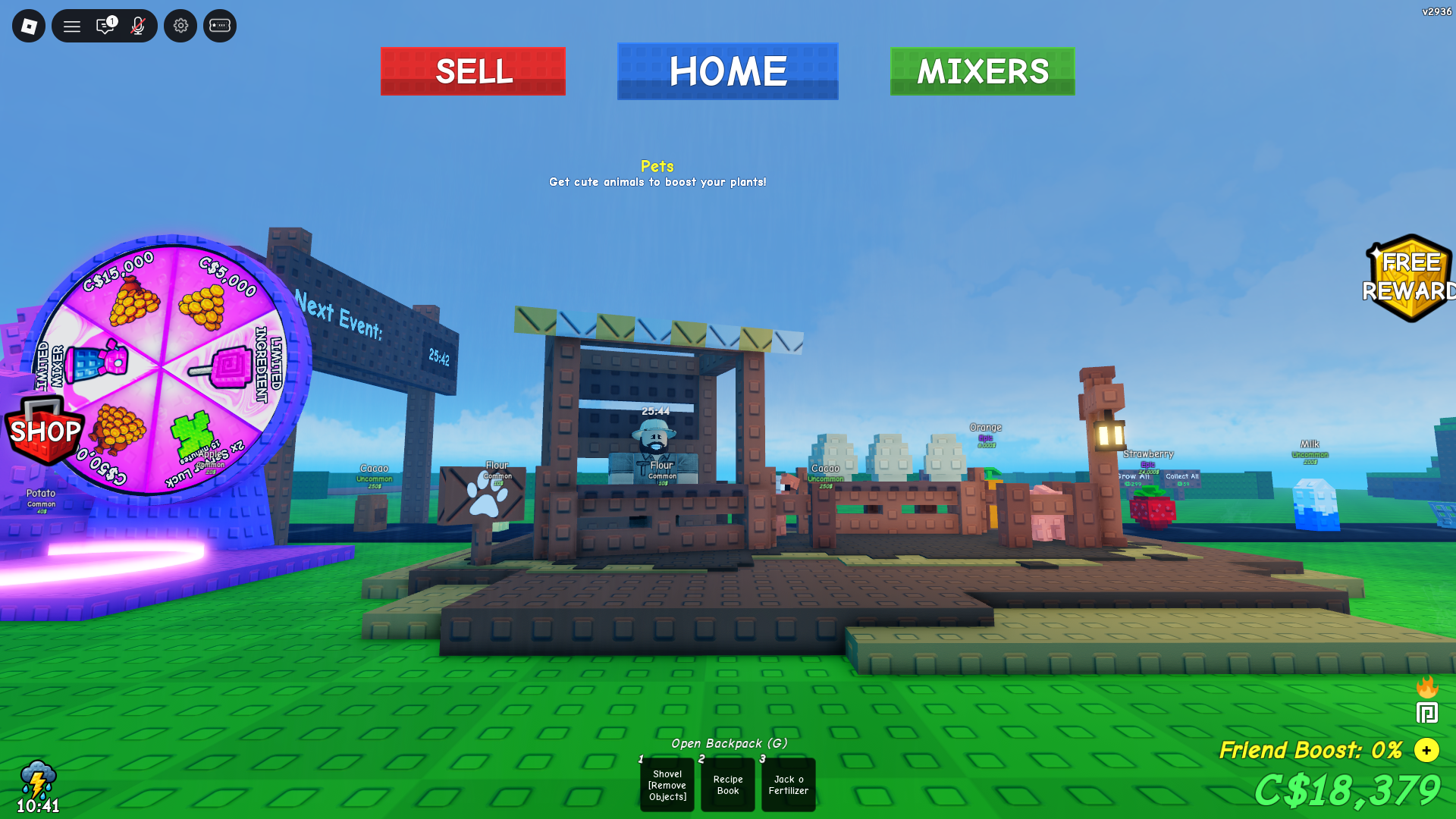Image resolution: width=1456 pixels, height=819 pixels.
Task: Select the Shovel in hotbar slot 1
Action: pyautogui.click(x=667, y=785)
